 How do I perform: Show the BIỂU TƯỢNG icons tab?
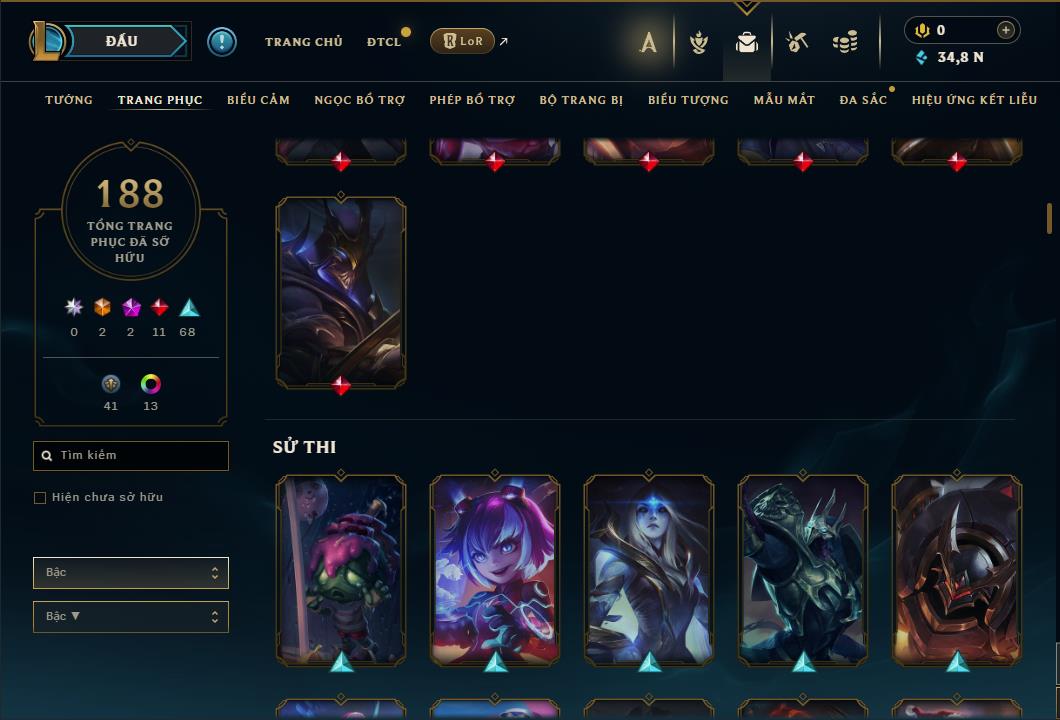688,100
